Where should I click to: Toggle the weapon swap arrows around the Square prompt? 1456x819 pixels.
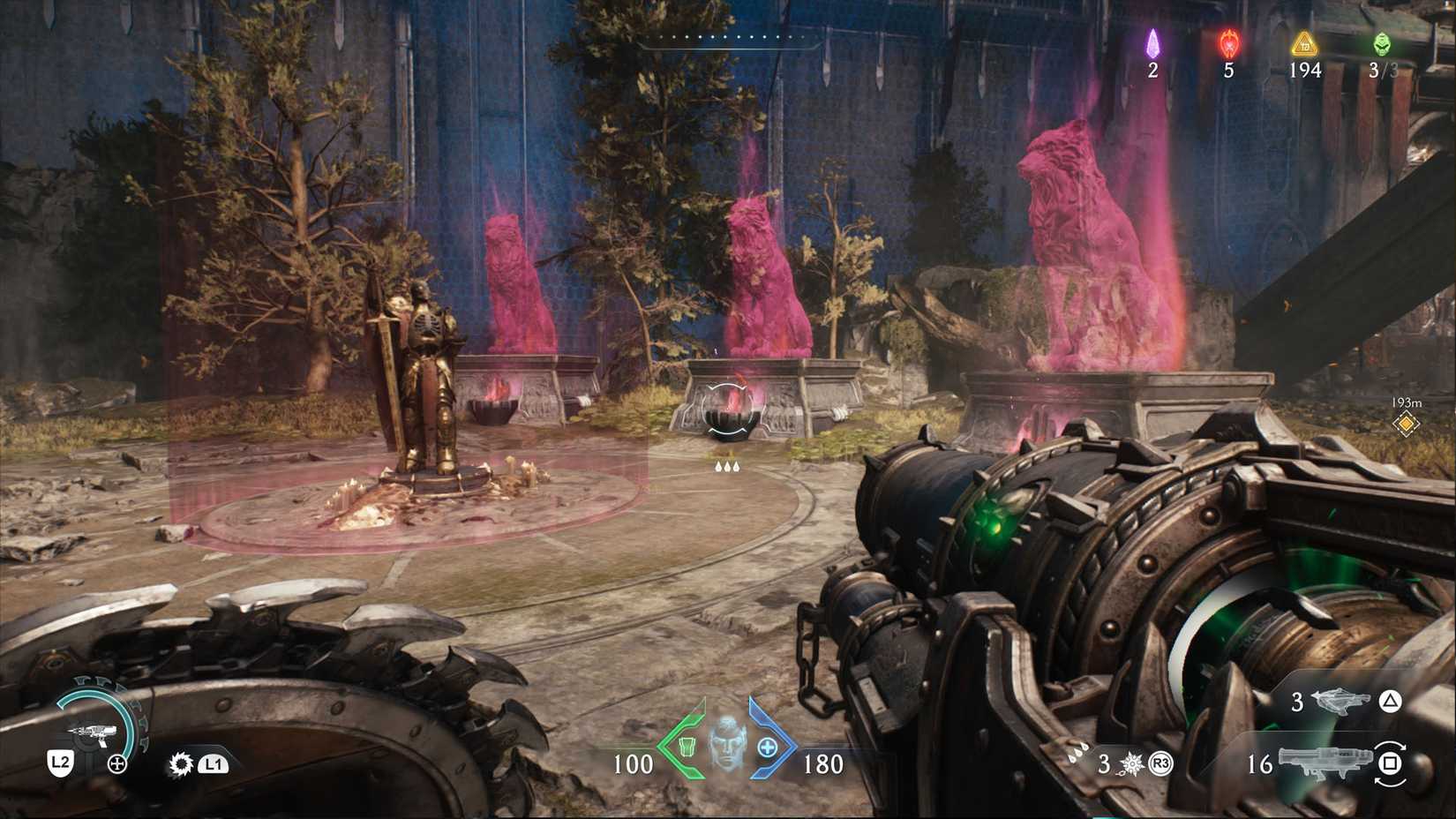point(1389,764)
